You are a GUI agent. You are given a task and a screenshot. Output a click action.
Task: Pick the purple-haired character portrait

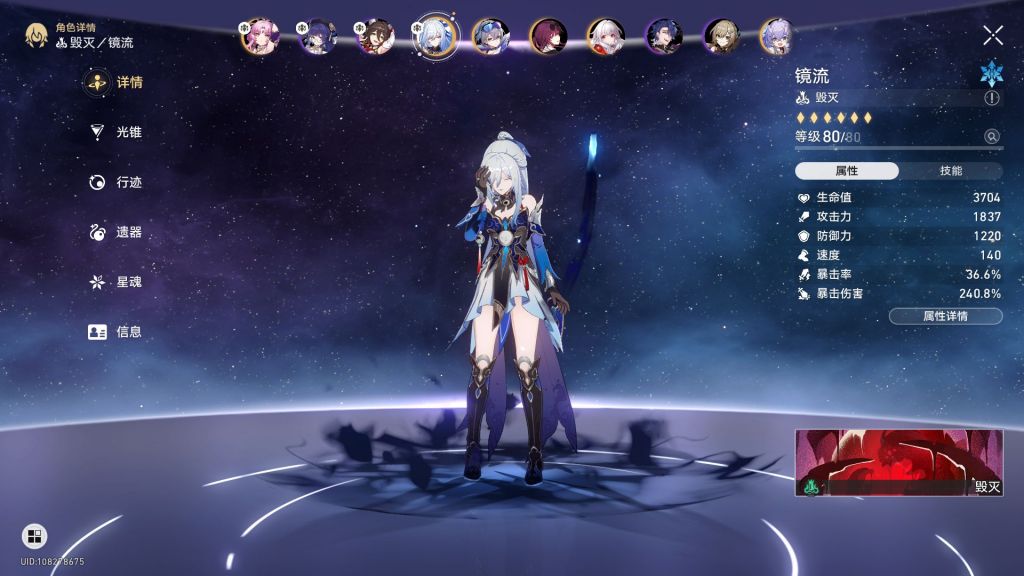click(777, 37)
